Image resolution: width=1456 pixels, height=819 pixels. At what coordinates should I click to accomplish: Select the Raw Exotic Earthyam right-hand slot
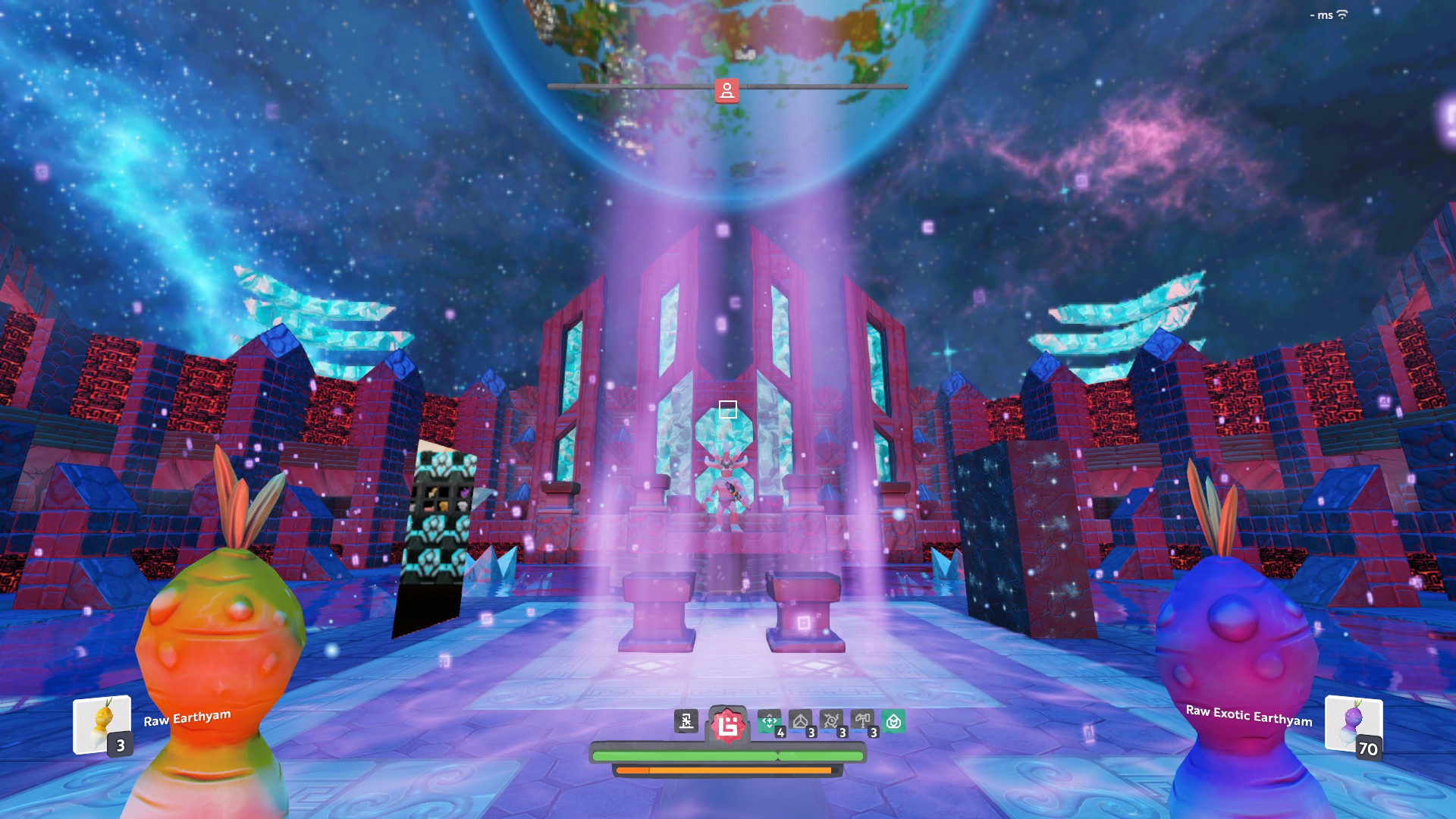point(1353,725)
